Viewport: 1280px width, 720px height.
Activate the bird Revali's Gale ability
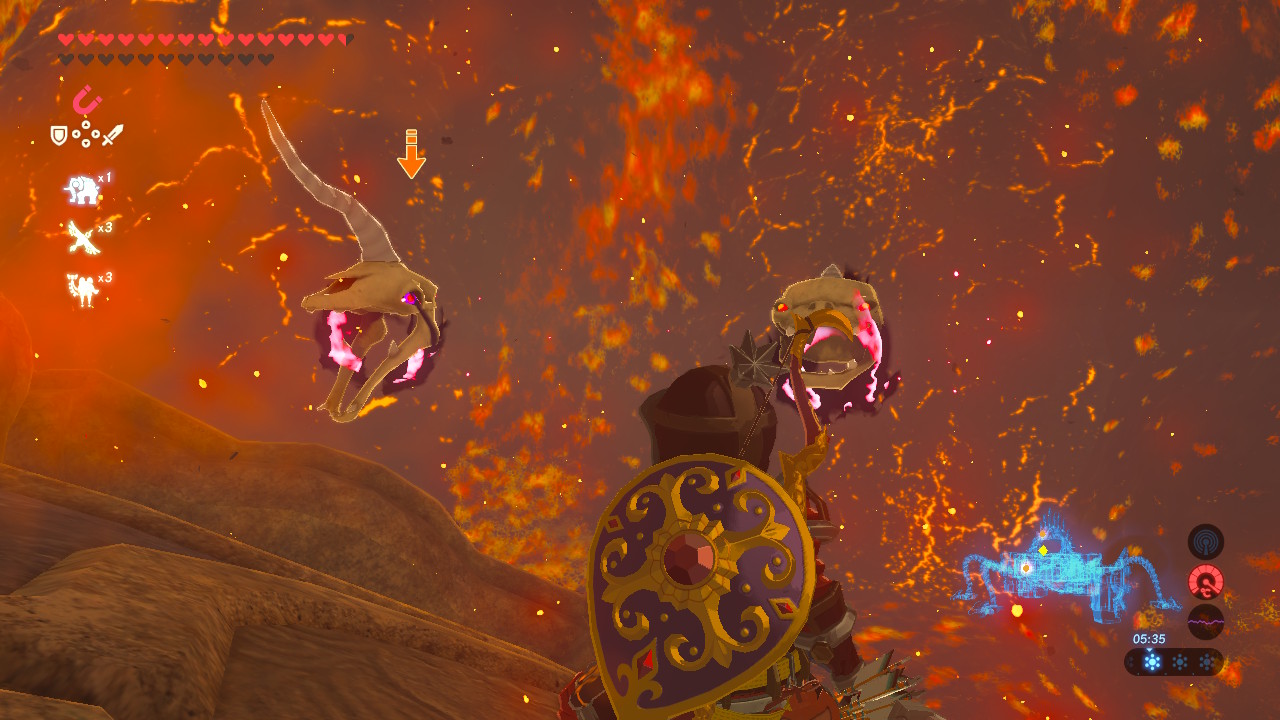tap(81, 238)
